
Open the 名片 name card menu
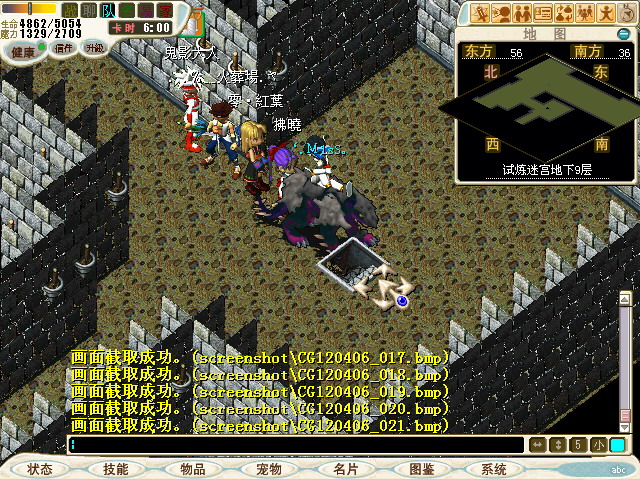point(345,468)
